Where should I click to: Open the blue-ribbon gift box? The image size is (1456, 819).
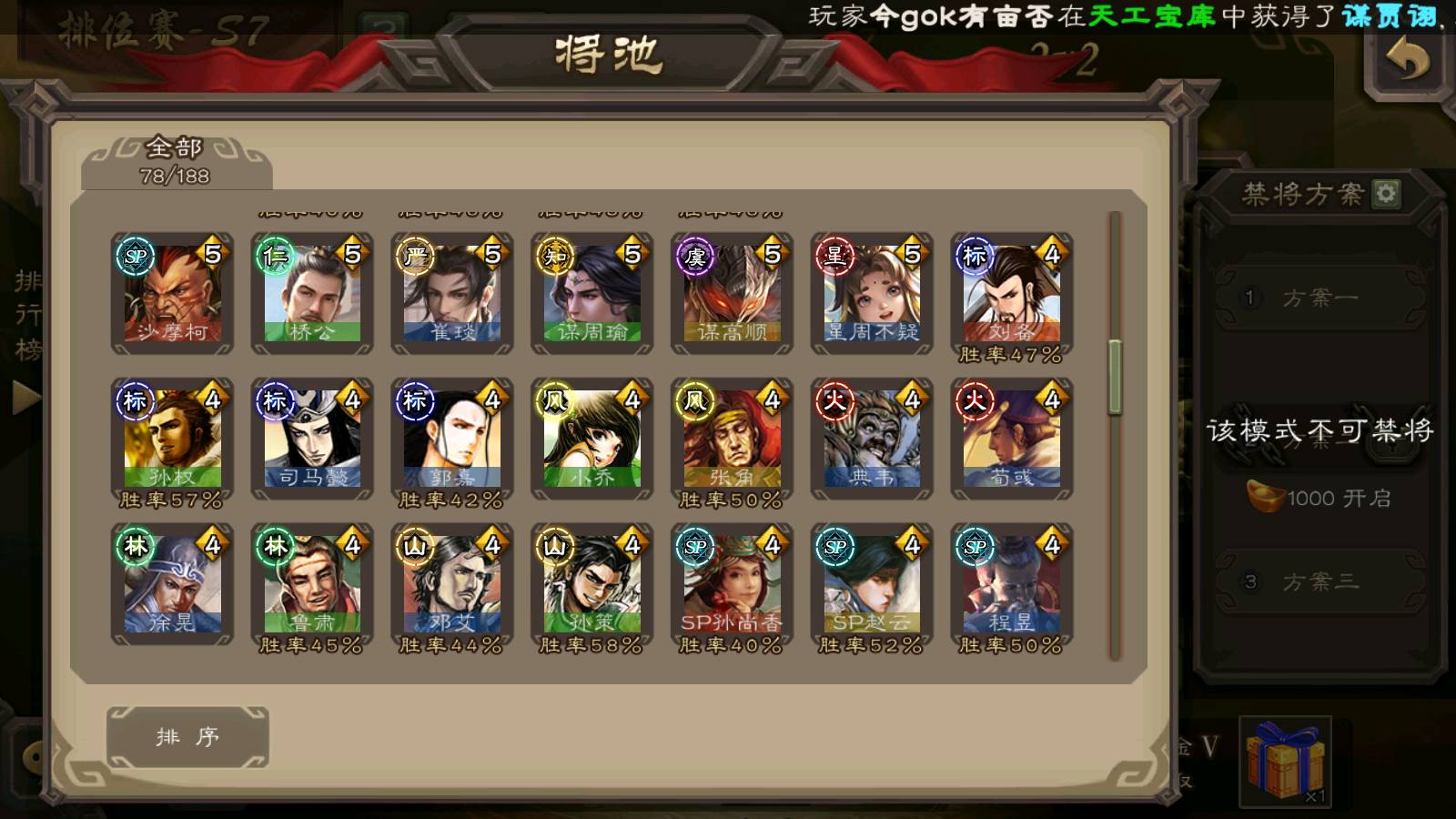[x=1285, y=760]
